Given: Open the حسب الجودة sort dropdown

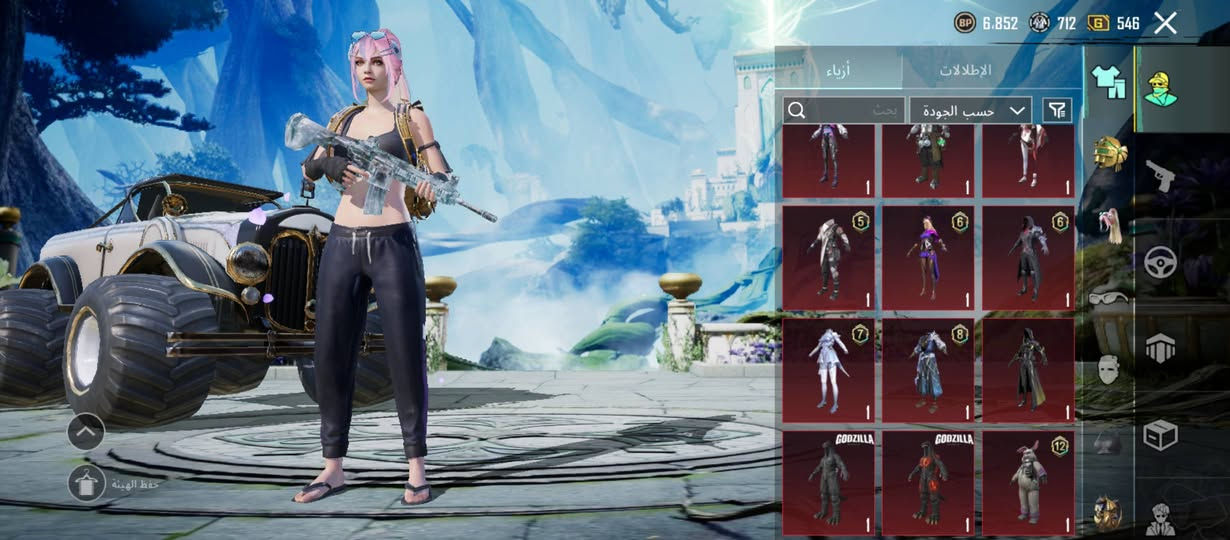Looking at the screenshot, I should [x=970, y=110].
